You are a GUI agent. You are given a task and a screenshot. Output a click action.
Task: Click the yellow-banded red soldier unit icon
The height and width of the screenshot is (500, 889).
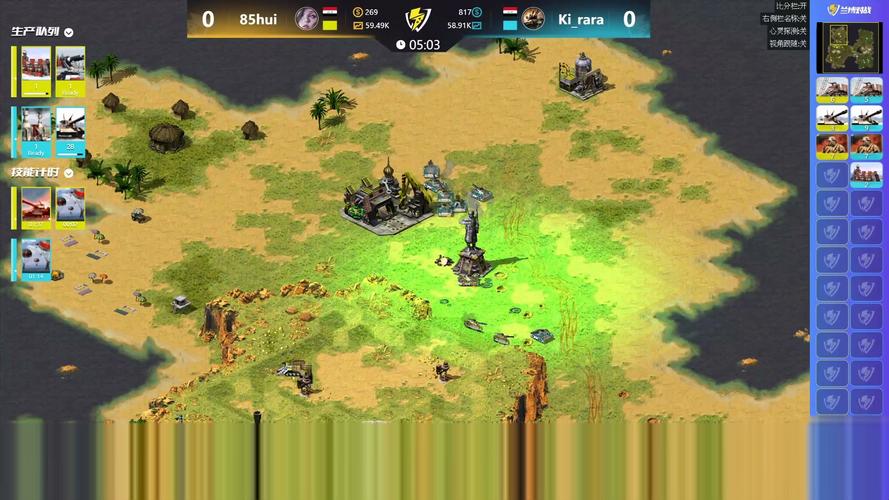pos(832,146)
